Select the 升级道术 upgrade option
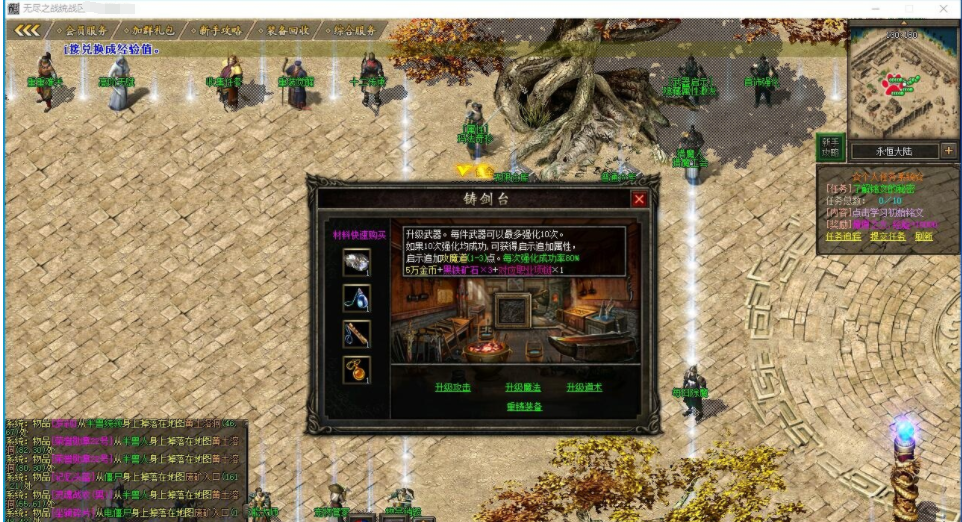962x522 pixels. (584, 387)
